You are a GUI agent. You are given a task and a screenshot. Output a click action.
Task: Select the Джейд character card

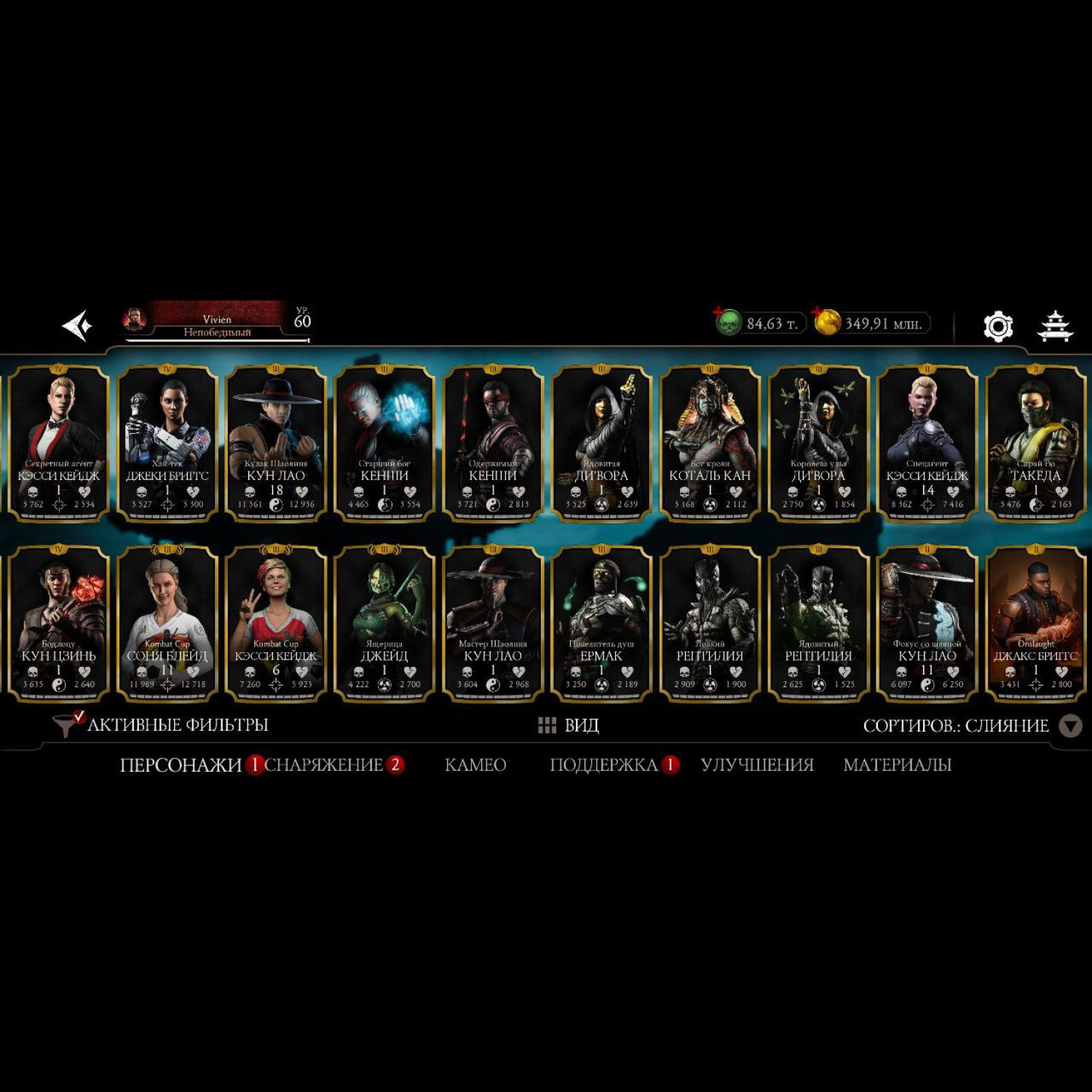click(x=384, y=624)
